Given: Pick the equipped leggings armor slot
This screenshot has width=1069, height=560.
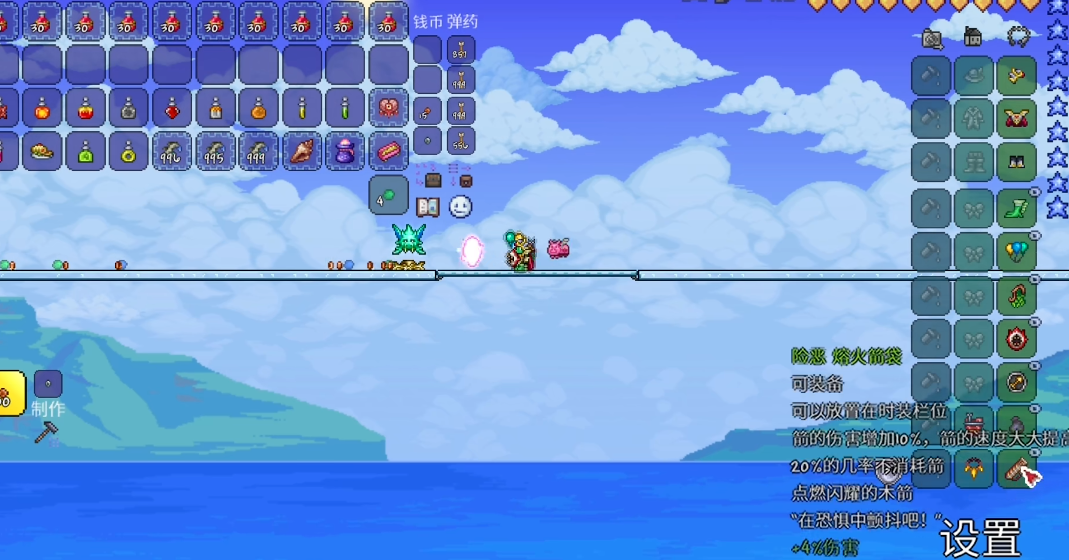Looking at the screenshot, I should [x=1016, y=162].
